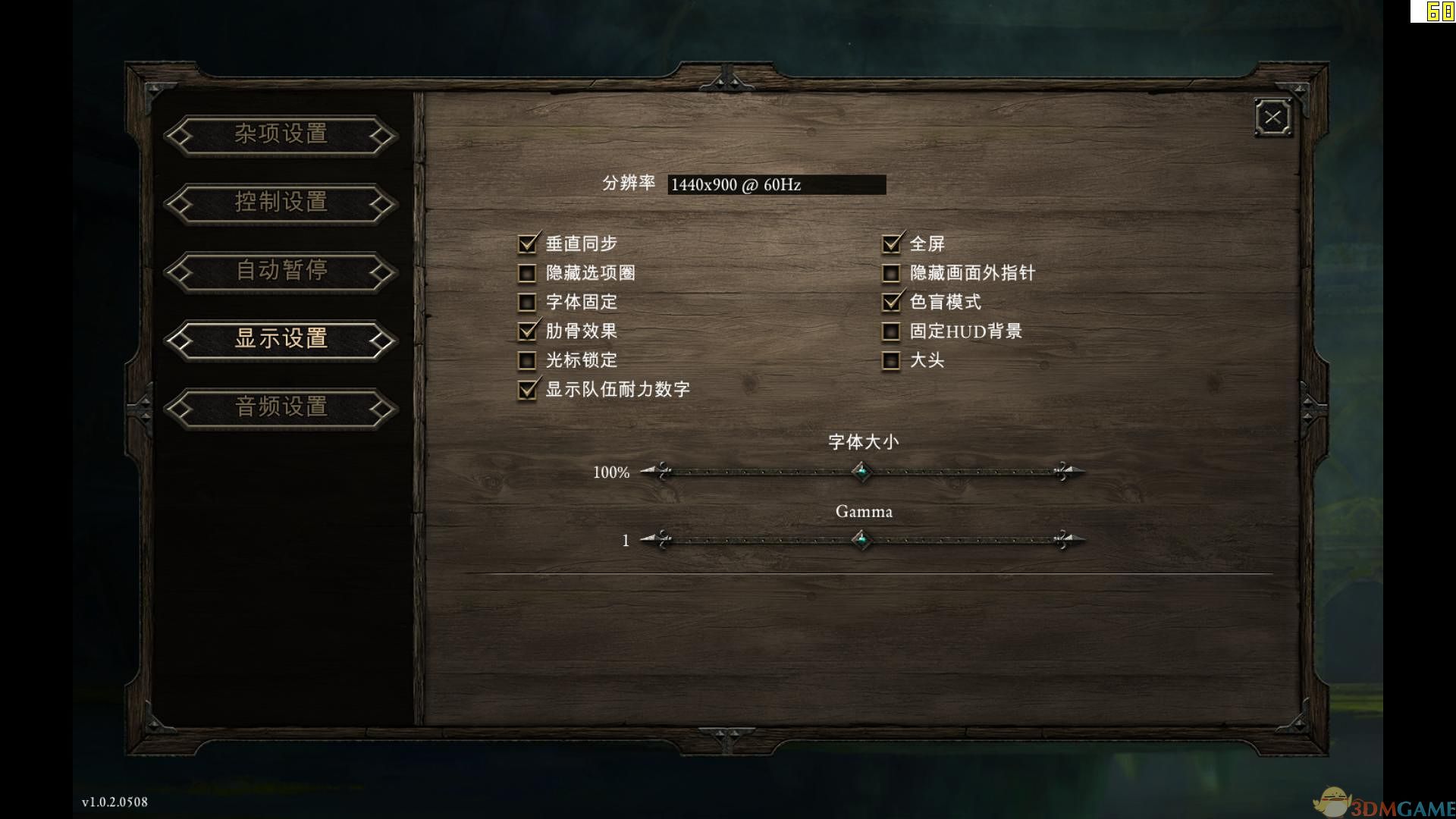Close the settings panel with the X icon
1456x819 pixels.
[1272, 118]
